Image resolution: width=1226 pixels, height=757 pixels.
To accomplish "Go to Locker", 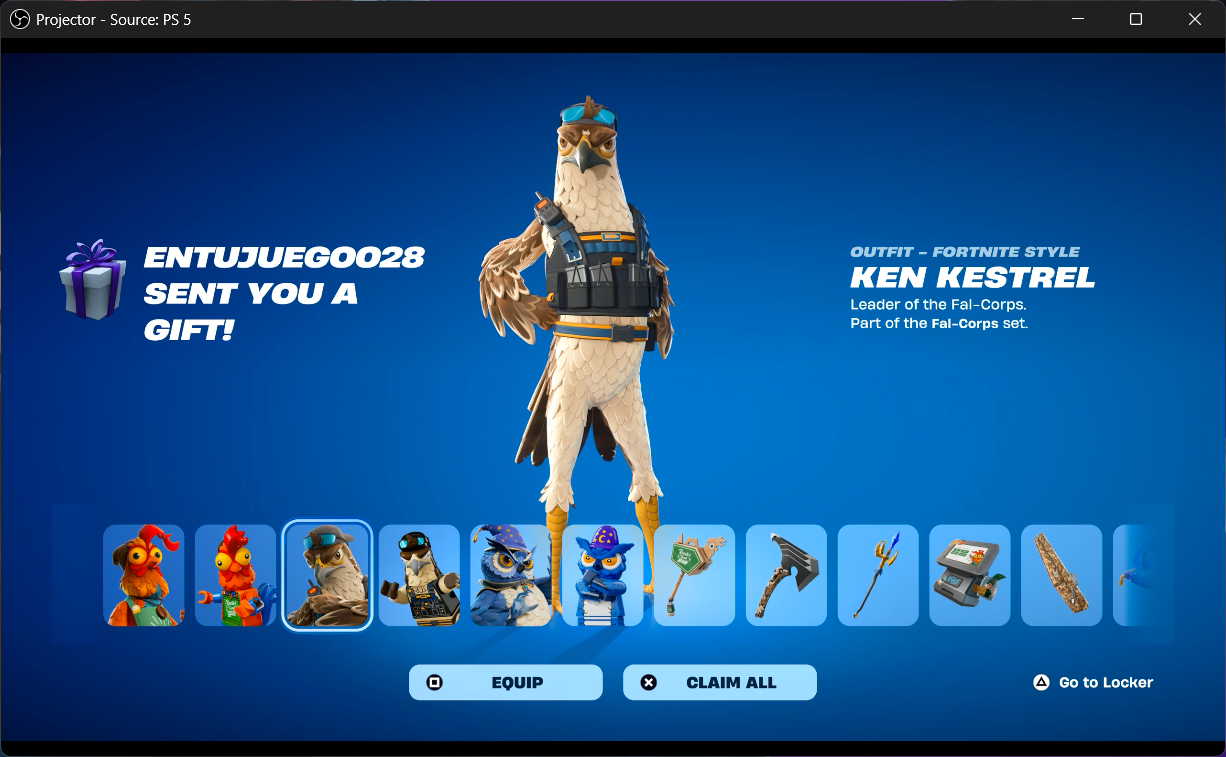I will (1093, 682).
